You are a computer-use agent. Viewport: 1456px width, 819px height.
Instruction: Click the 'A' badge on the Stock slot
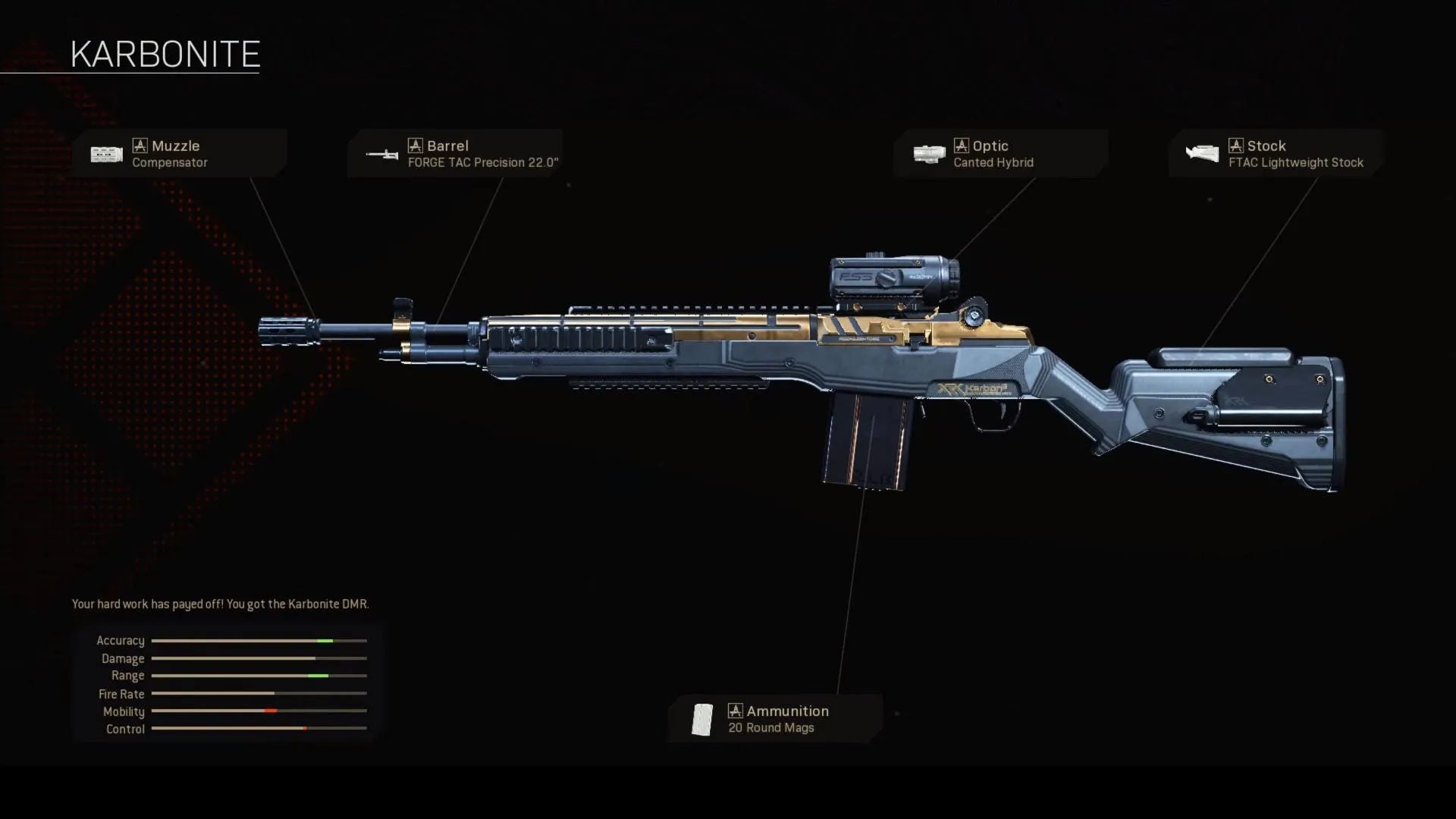(1237, 145)
